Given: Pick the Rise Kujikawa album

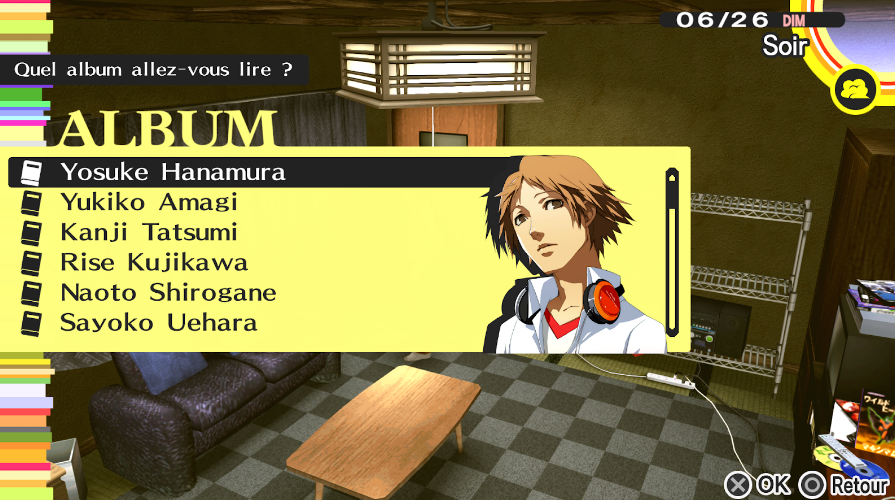Looking at the screenshot, I should [x=153, y=263].
